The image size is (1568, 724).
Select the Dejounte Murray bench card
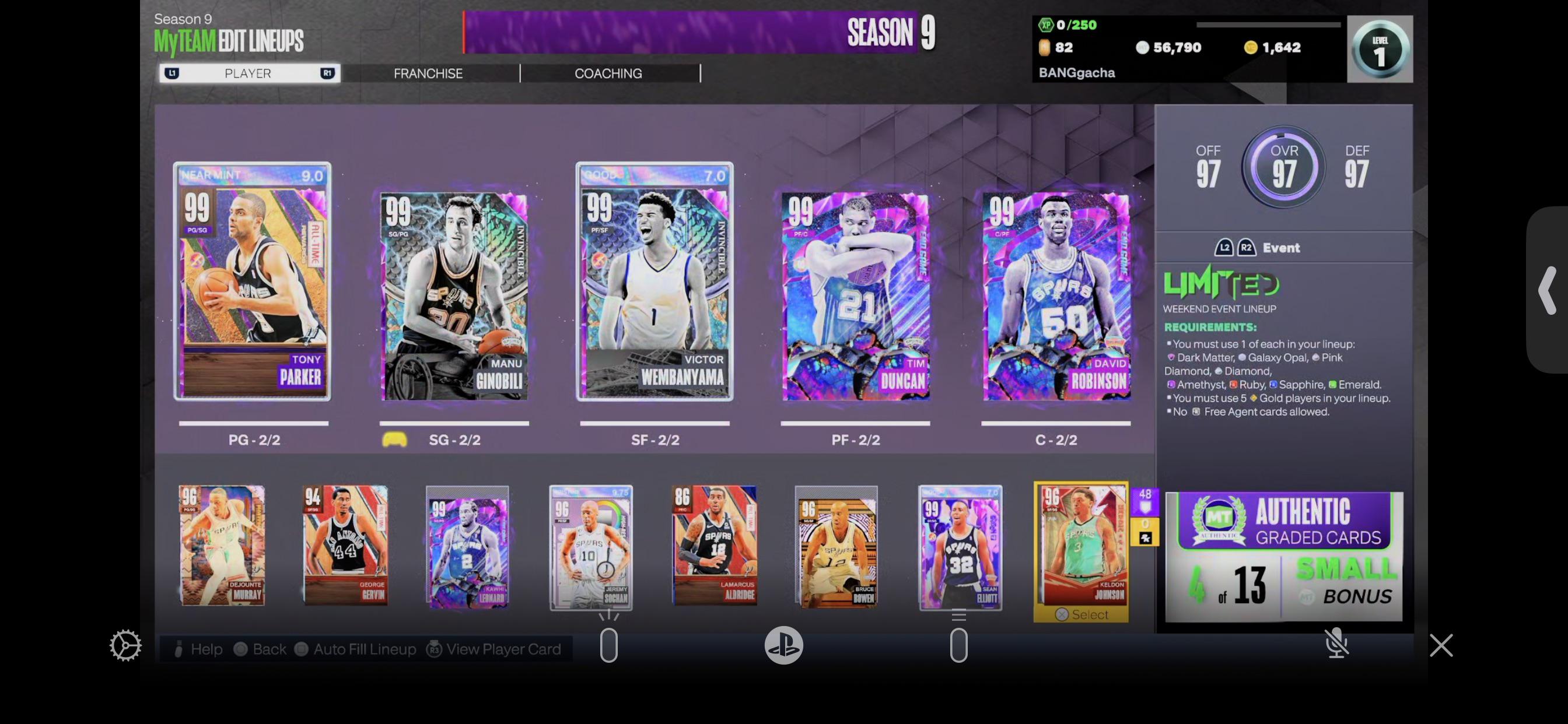[222, 546]
